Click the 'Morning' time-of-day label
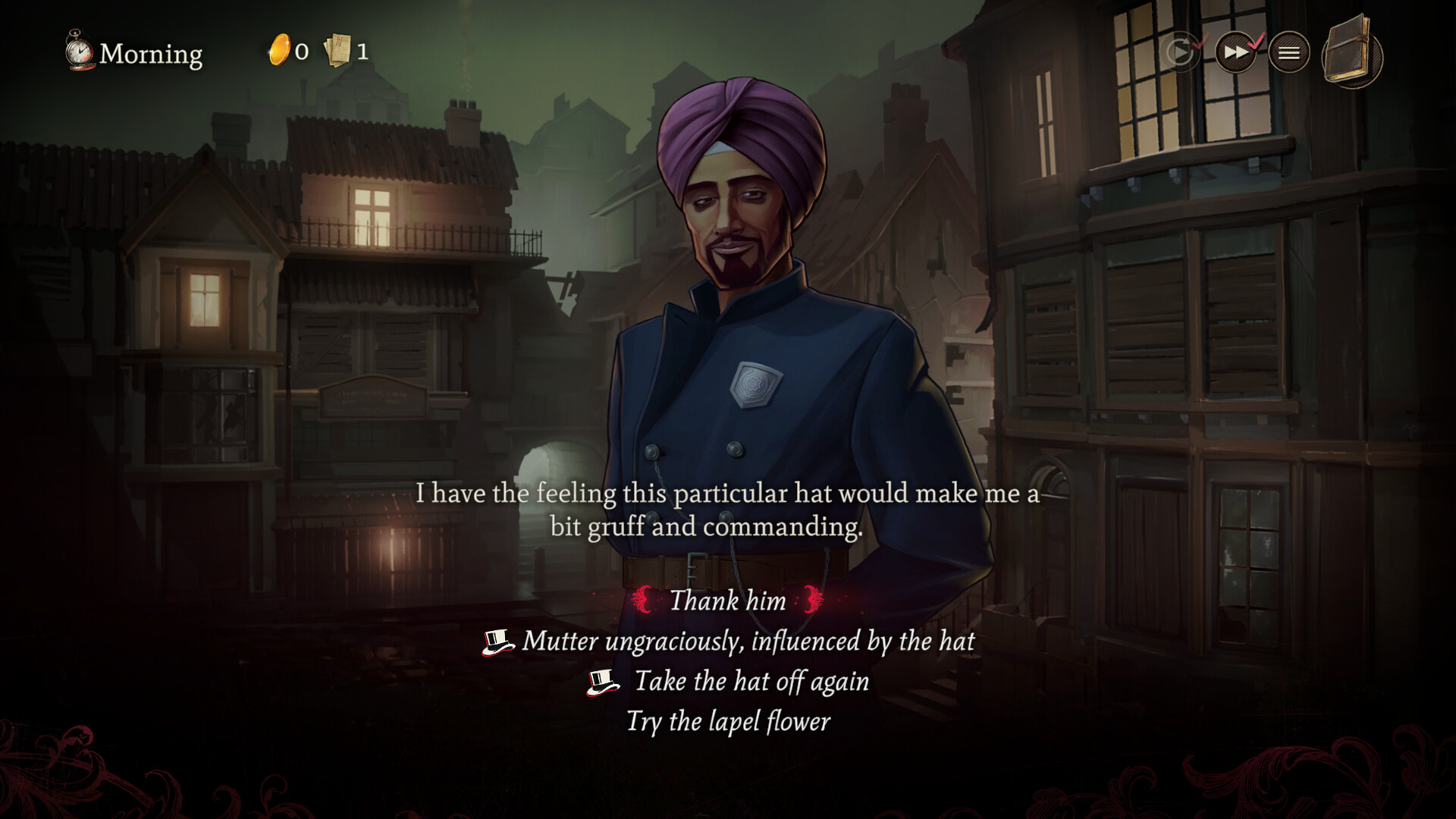This screenshot has height=819, width=1456. 152,55
